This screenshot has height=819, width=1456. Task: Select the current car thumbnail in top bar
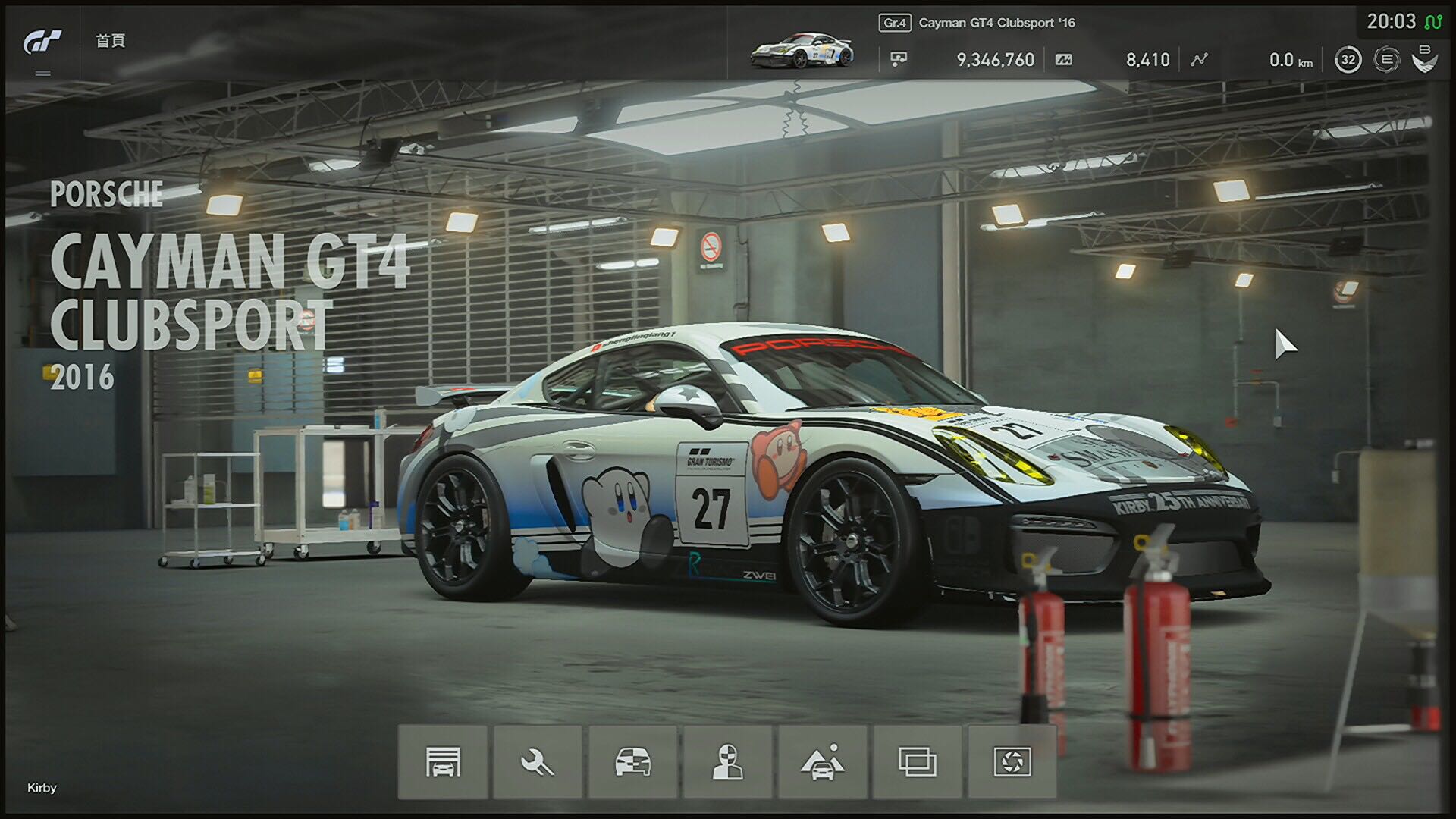802,50
